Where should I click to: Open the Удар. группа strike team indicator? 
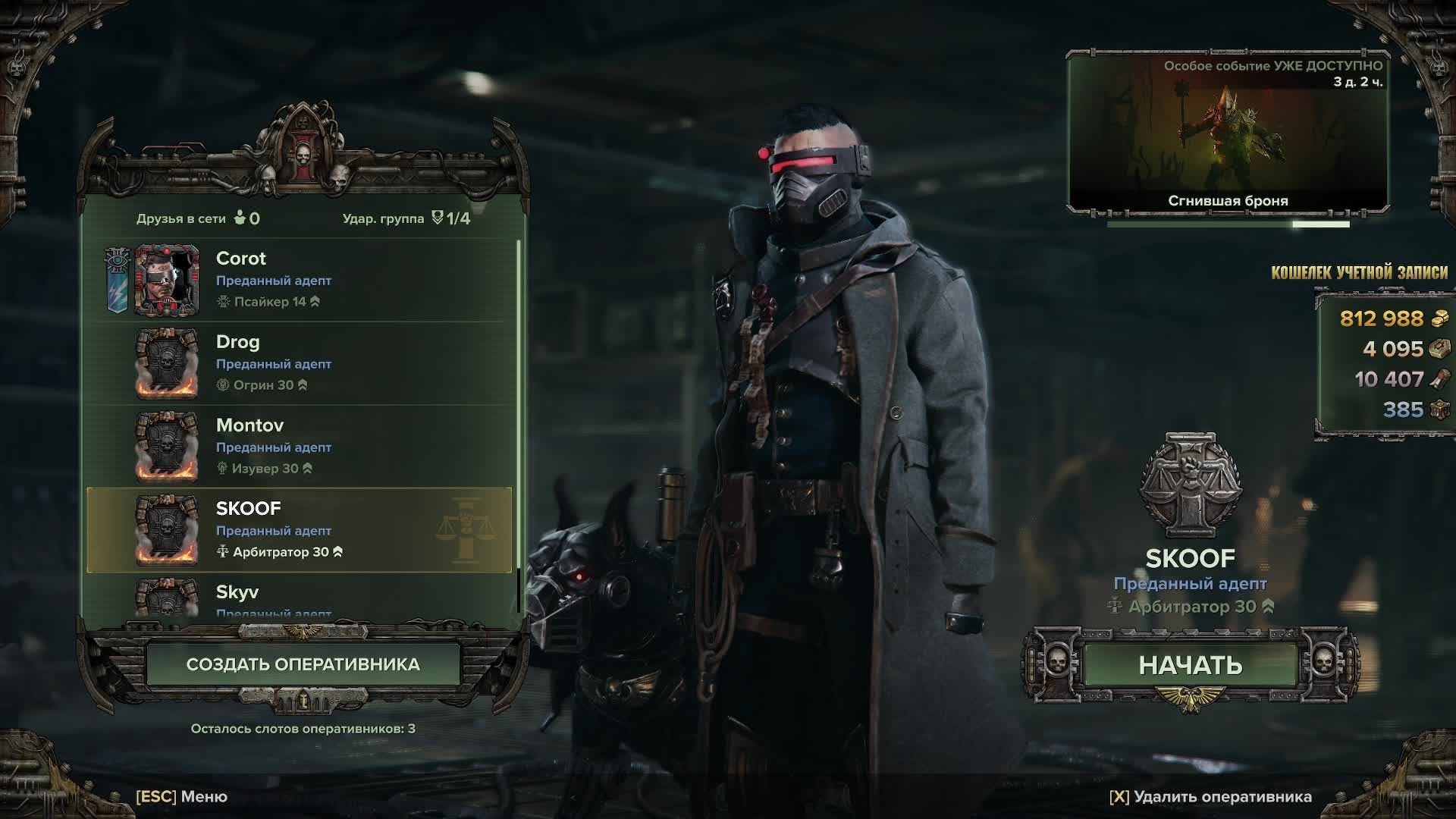[406, 218]
